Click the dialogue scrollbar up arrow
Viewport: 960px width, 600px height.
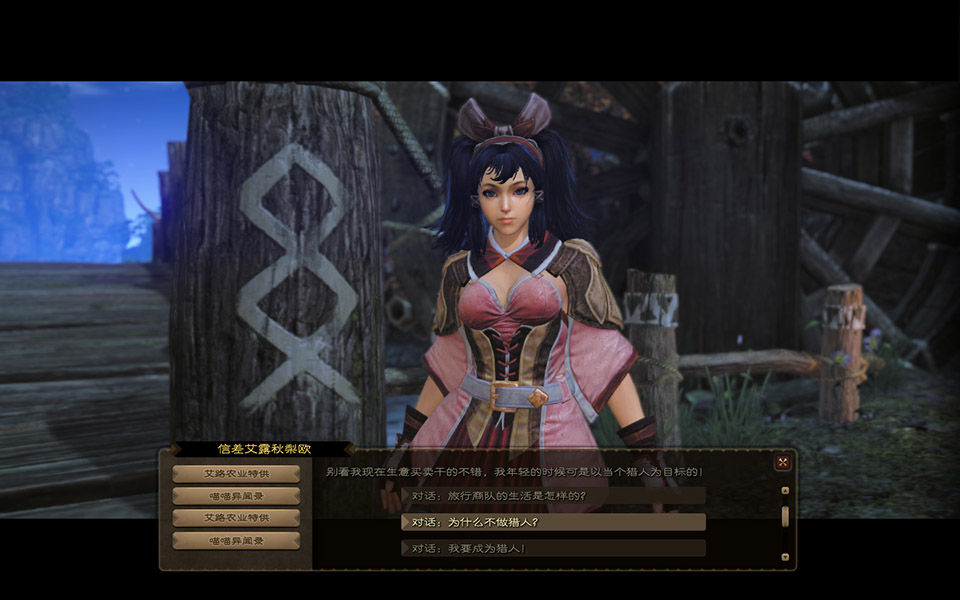point(785,491)
